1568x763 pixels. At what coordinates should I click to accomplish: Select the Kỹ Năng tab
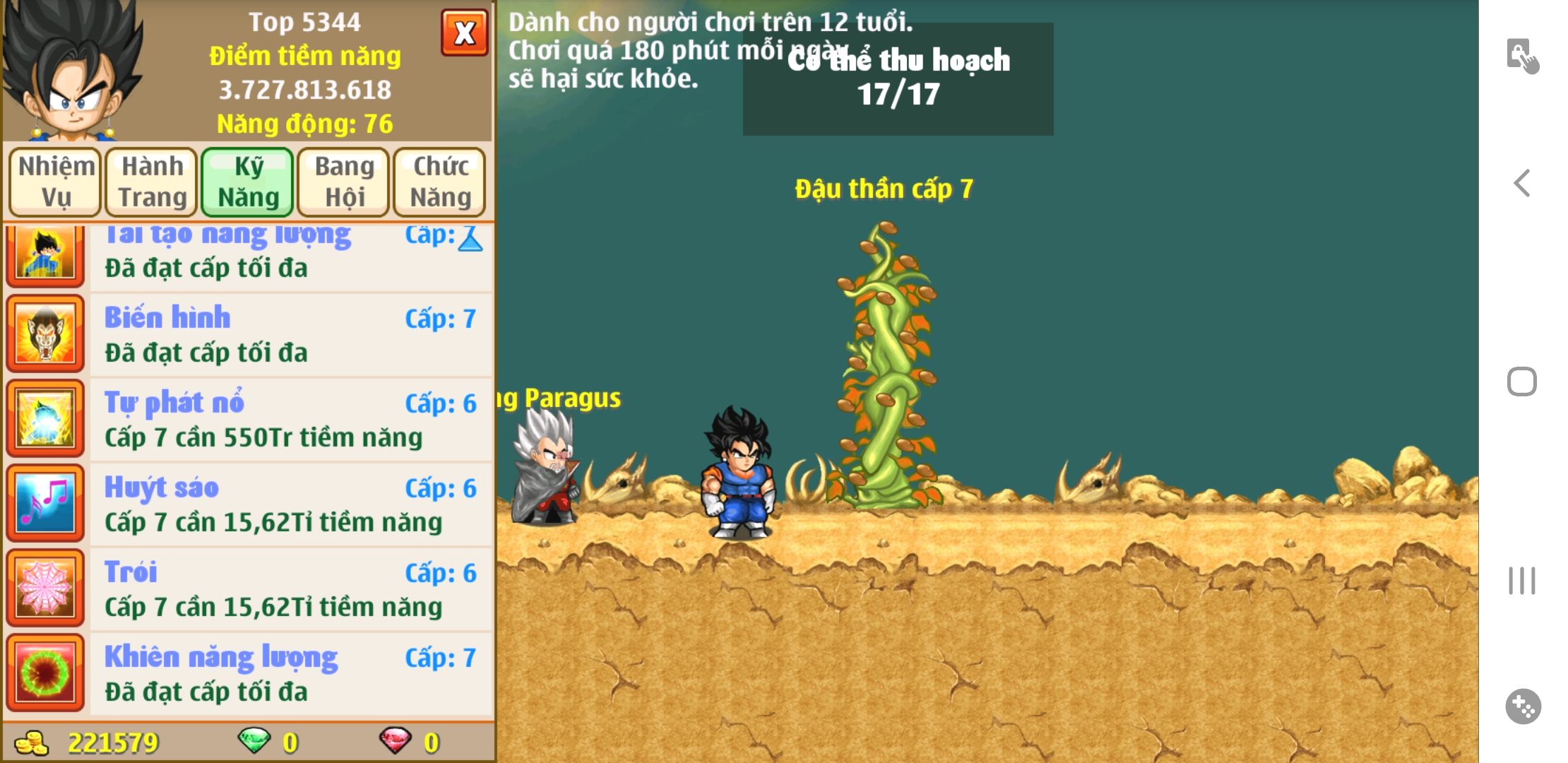248,182
